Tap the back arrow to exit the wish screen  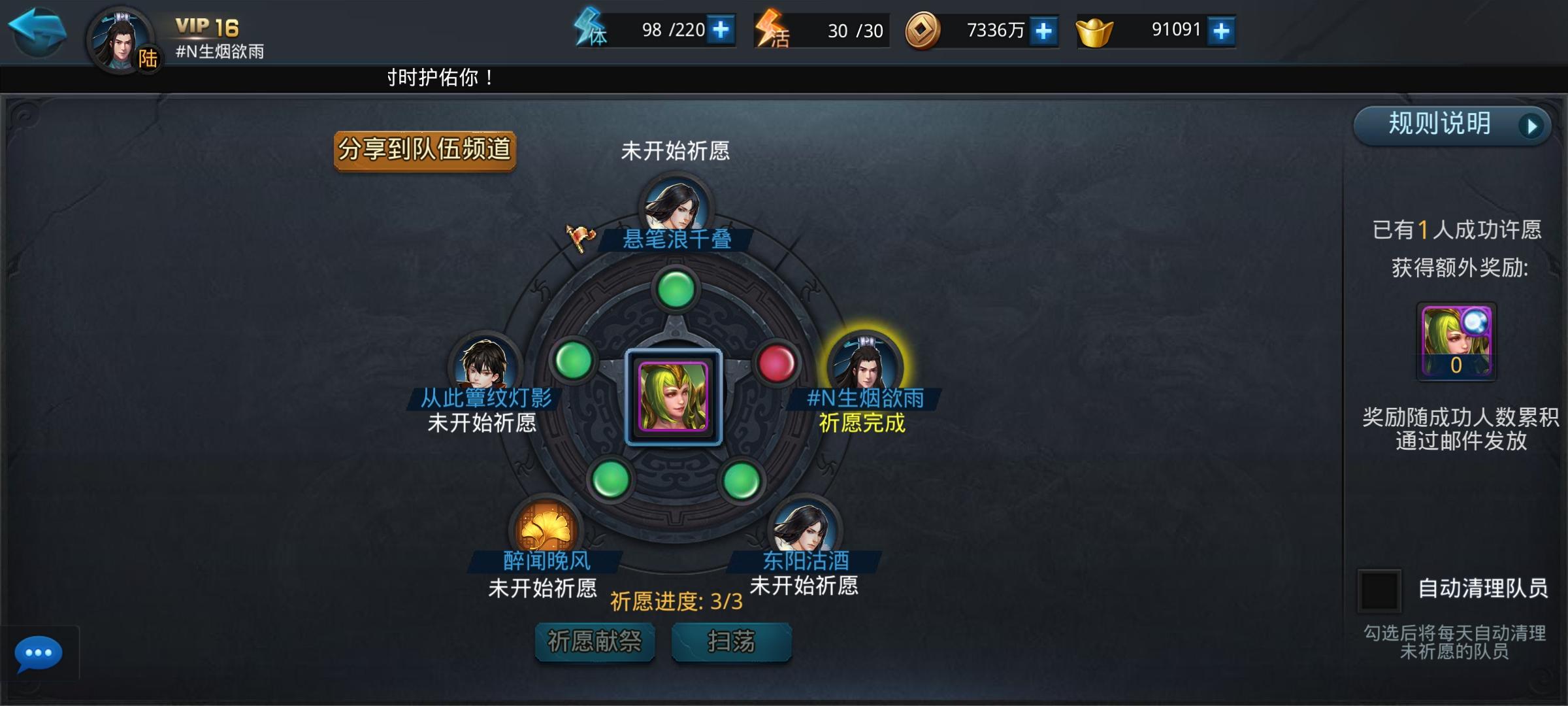(x=37, y=31)
